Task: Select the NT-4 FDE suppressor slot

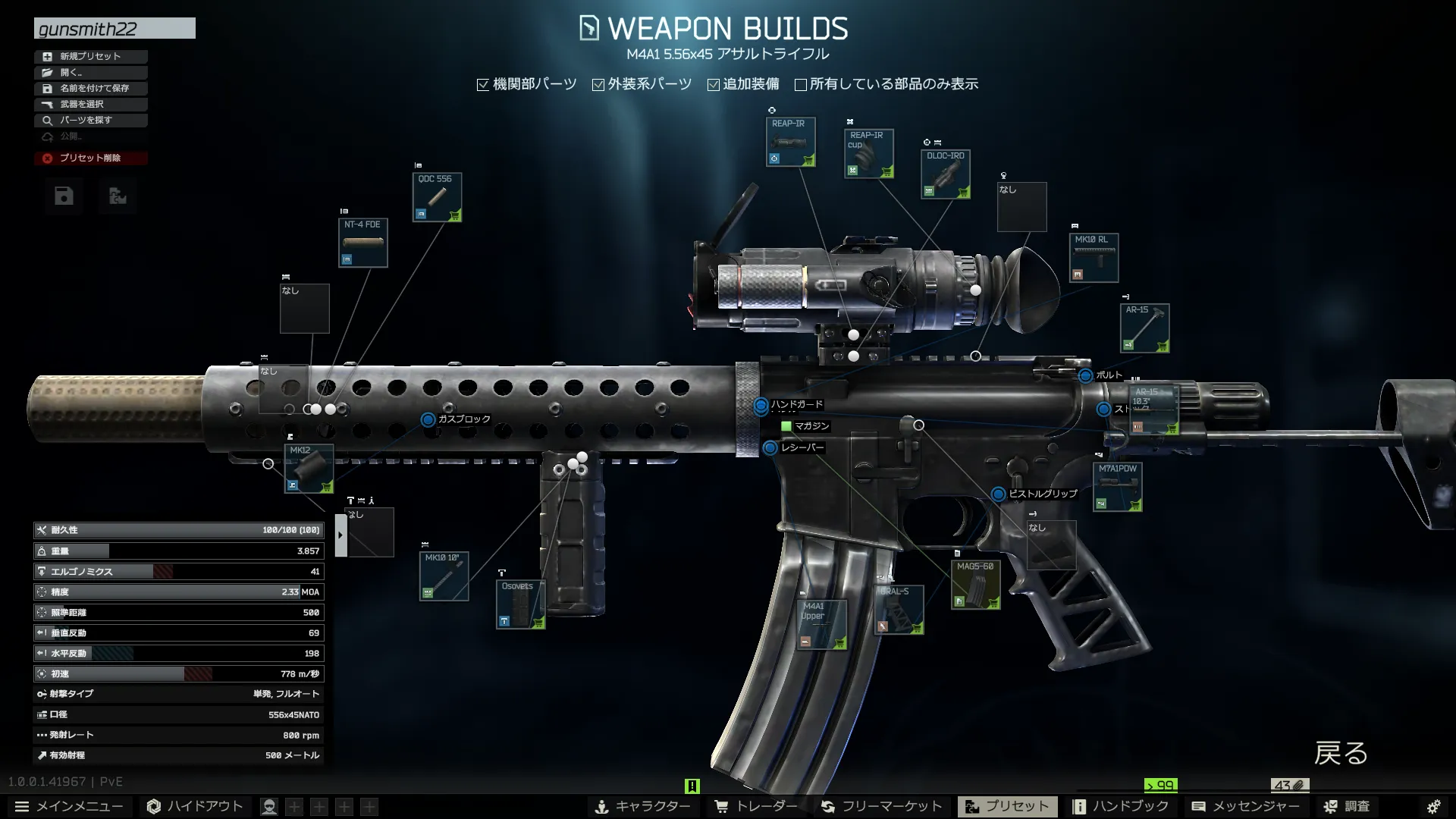Action: tap(362, 243)
